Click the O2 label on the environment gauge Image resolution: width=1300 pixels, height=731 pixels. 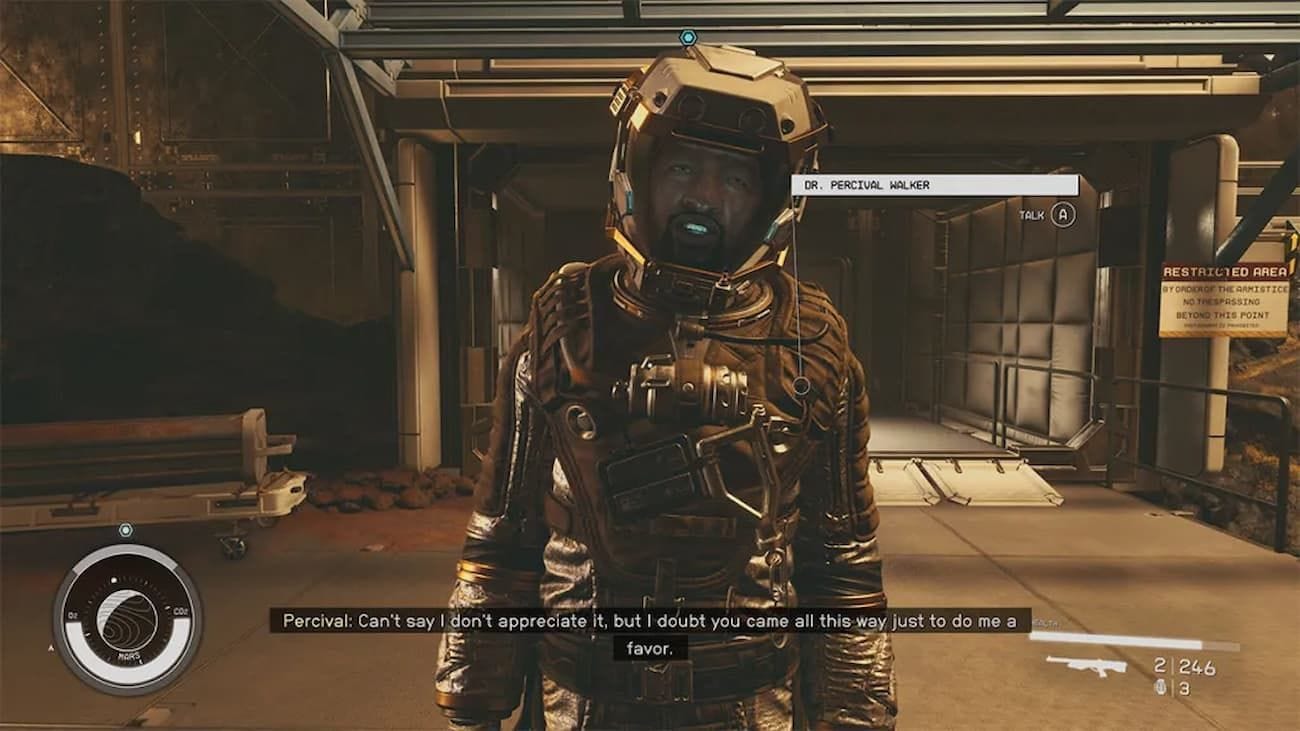72,613
